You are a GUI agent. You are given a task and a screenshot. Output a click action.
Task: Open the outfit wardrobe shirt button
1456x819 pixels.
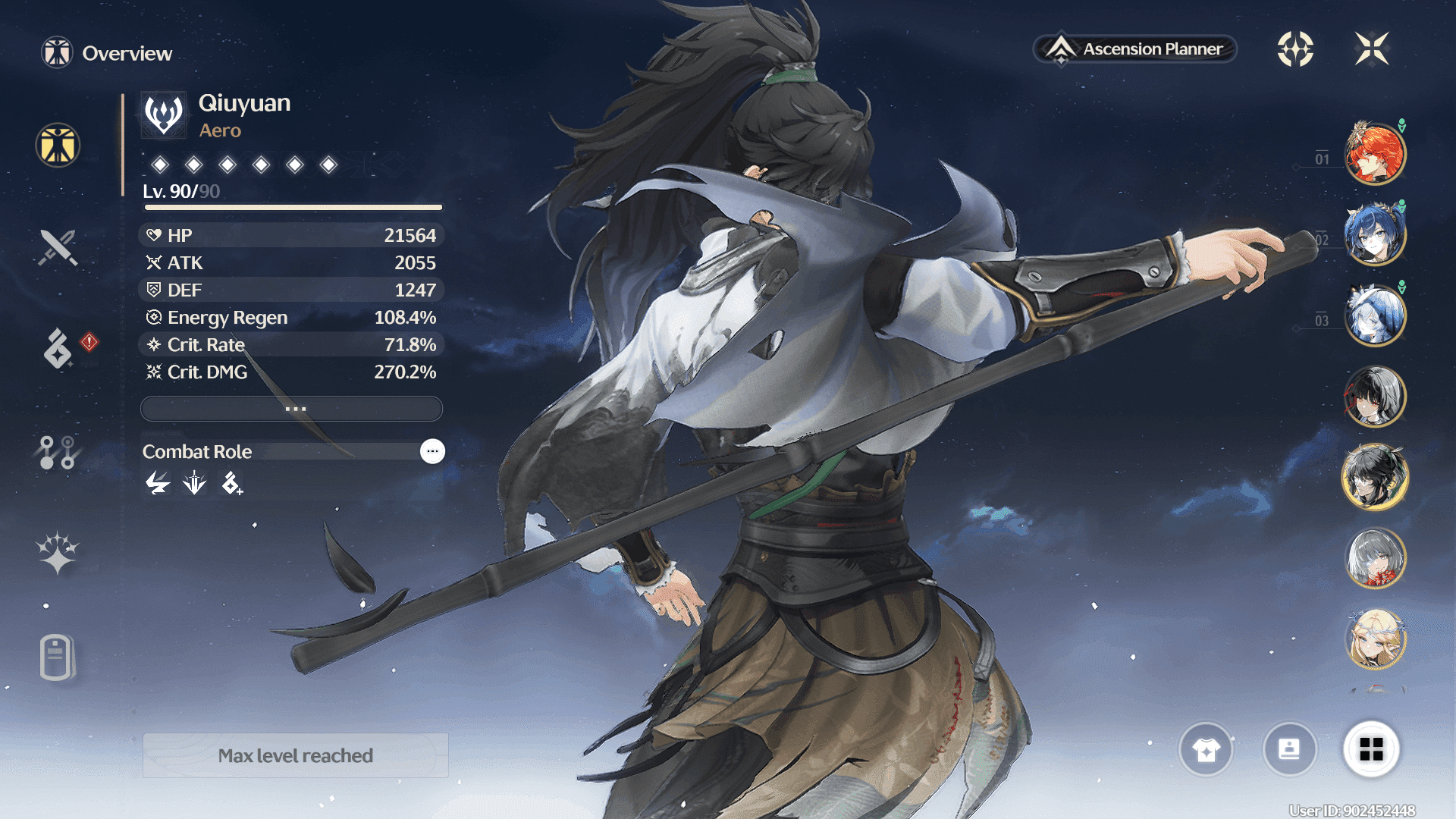[x=1206, y=749]
